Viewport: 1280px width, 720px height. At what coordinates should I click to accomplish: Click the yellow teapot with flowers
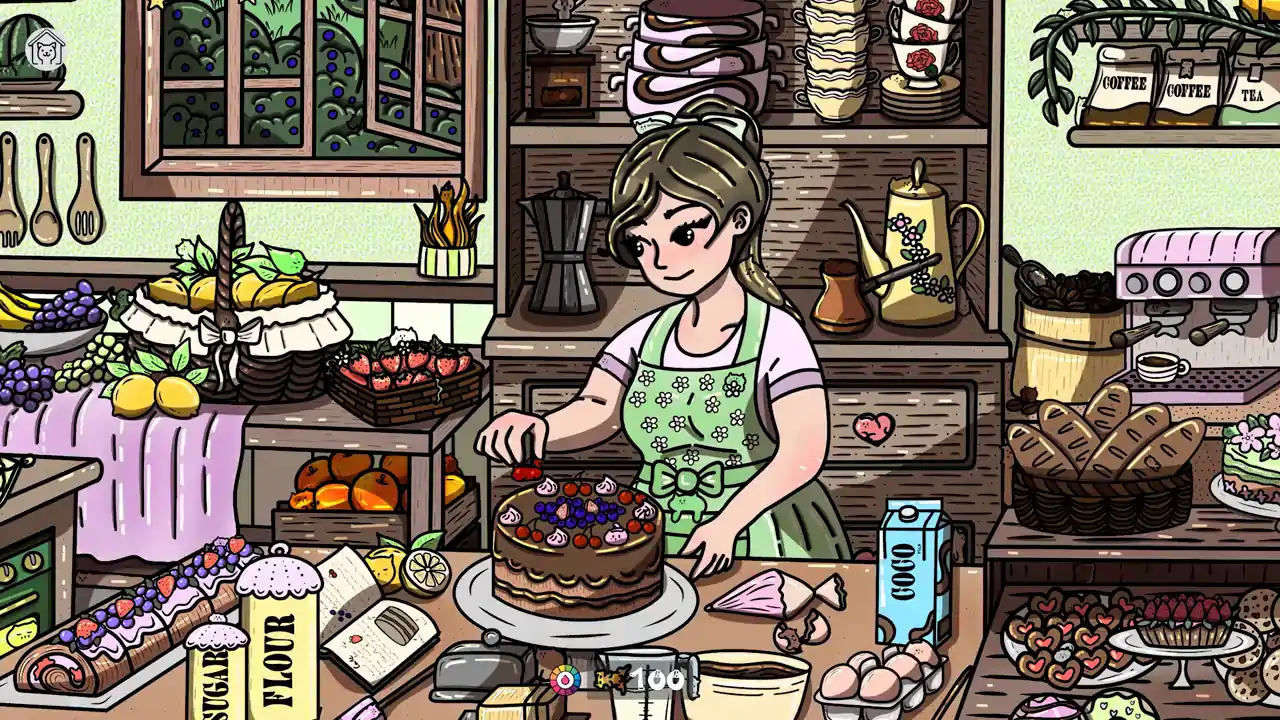click(x=915, y=250)
